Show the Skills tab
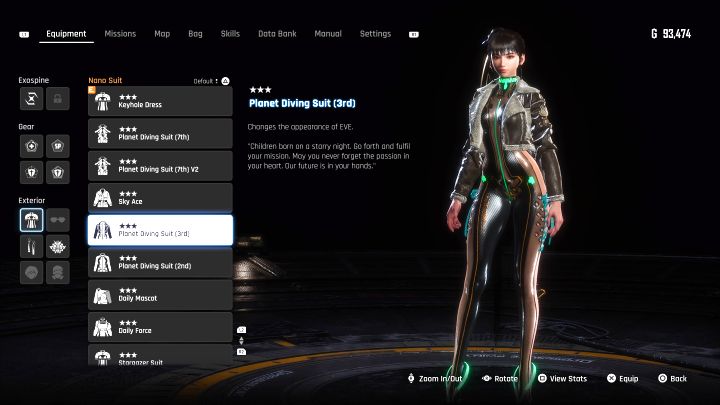Viewport: 720px width, 405px height. [230, 33]
